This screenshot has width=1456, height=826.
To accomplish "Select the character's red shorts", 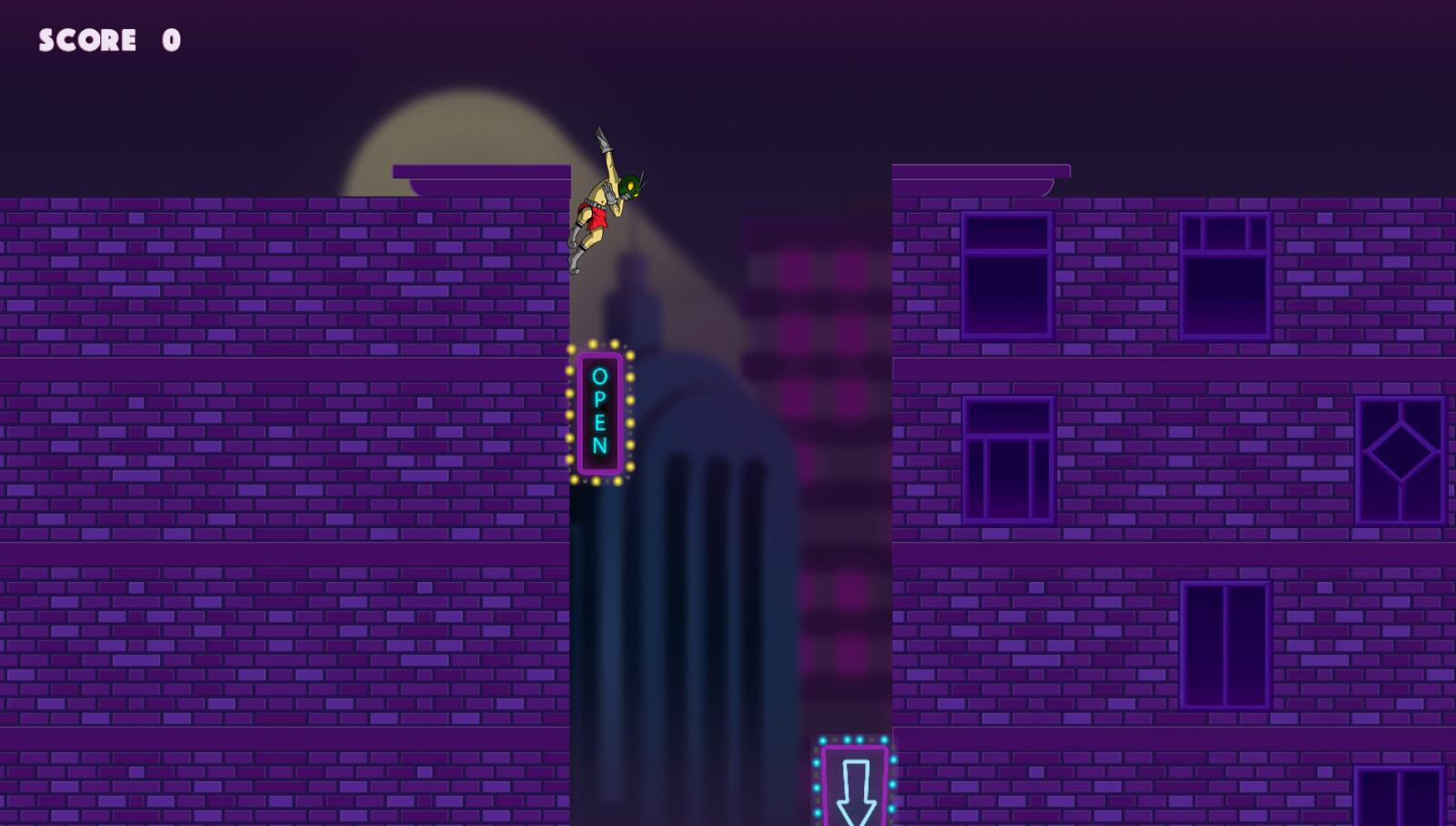I will coord(596,219).
